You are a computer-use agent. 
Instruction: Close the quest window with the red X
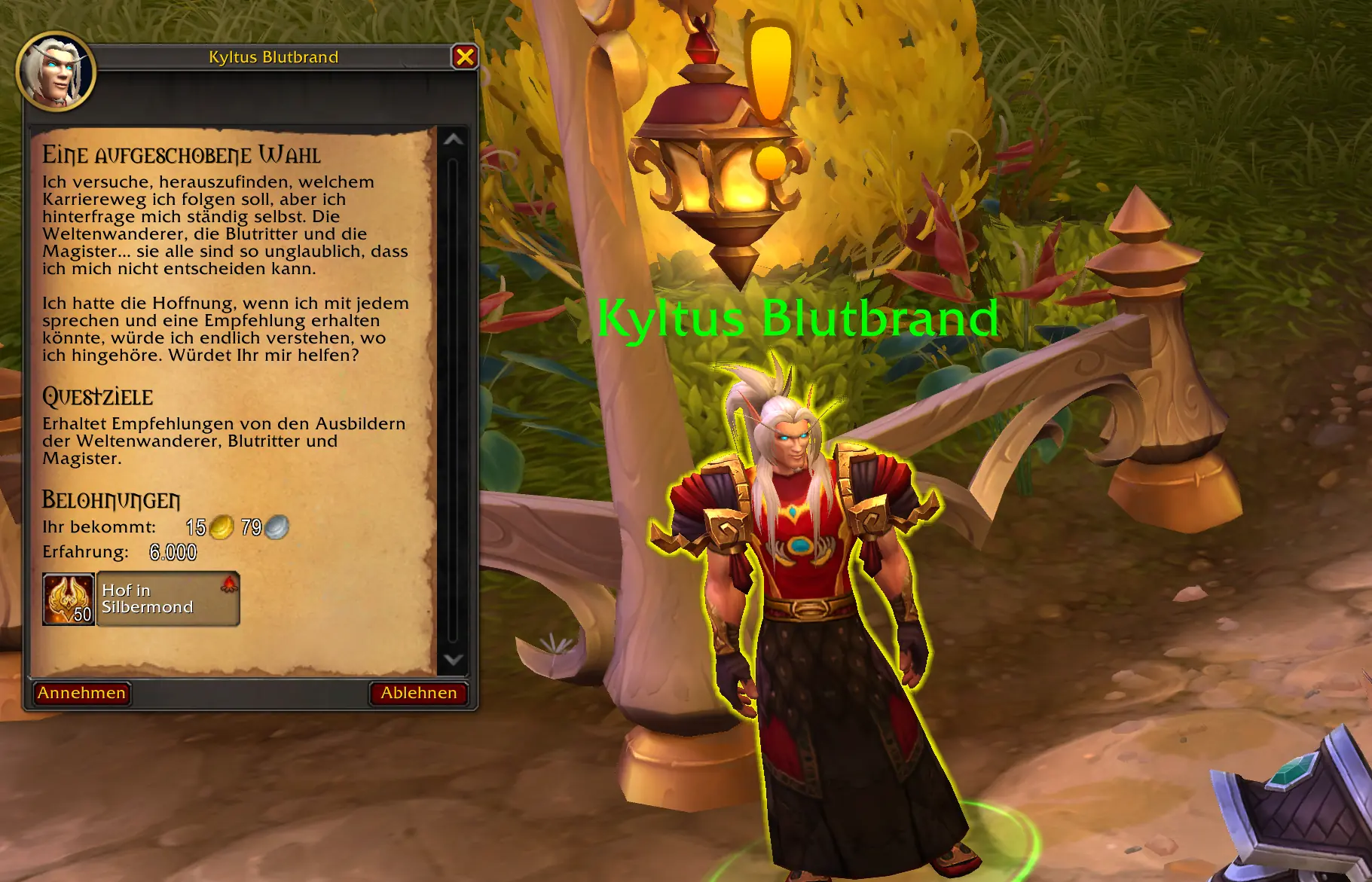coord(466,56)
